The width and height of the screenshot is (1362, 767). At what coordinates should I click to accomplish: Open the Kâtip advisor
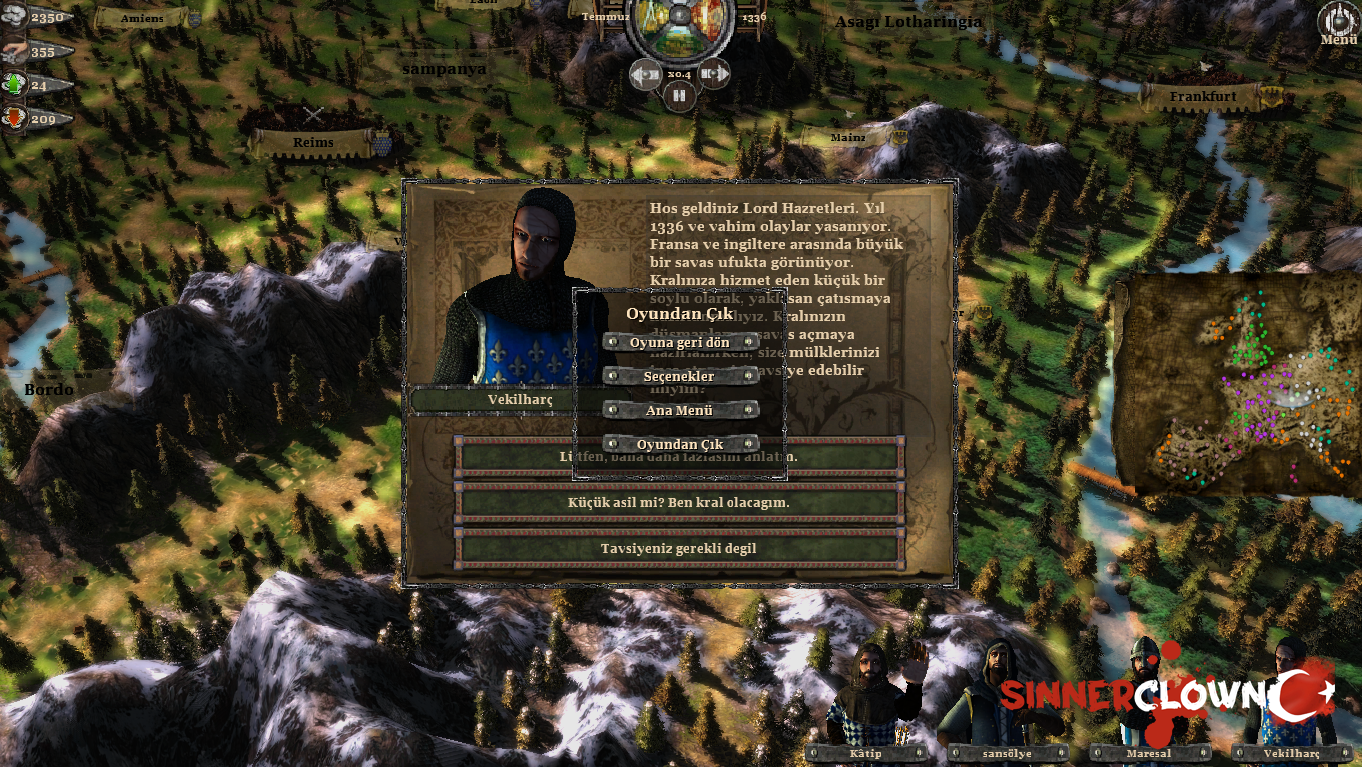tap(866, 753)
